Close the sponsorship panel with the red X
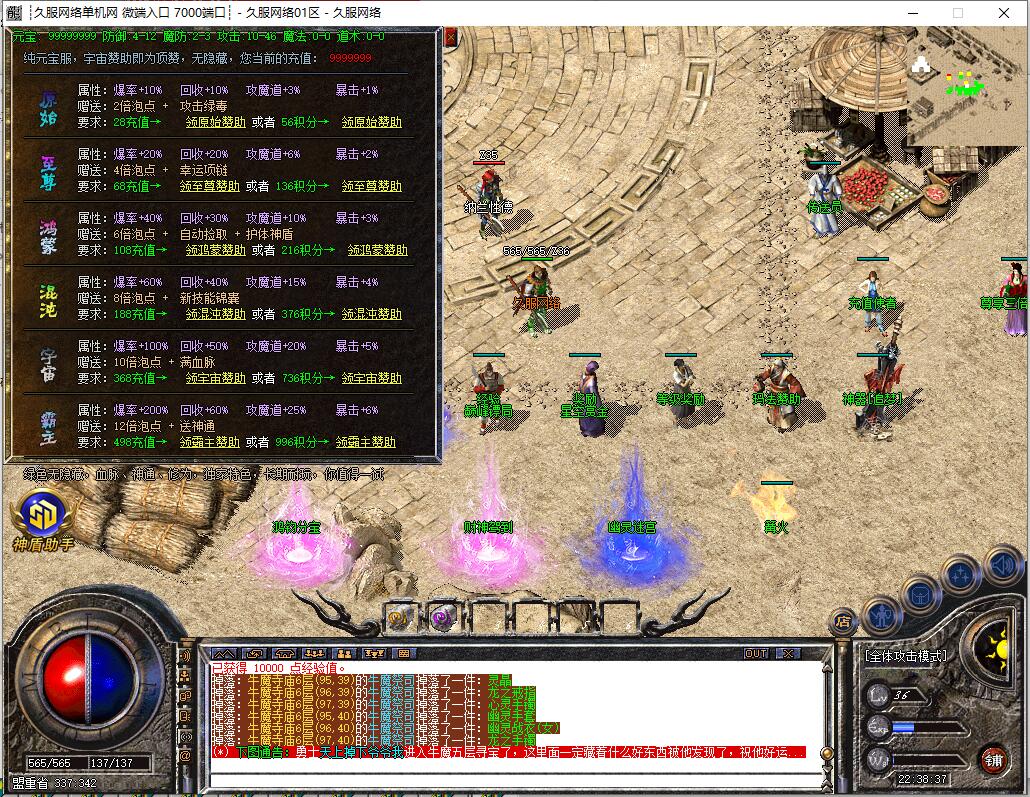Image resolution: width=1030 pixels, height=797 pixels. pos(450,37)
